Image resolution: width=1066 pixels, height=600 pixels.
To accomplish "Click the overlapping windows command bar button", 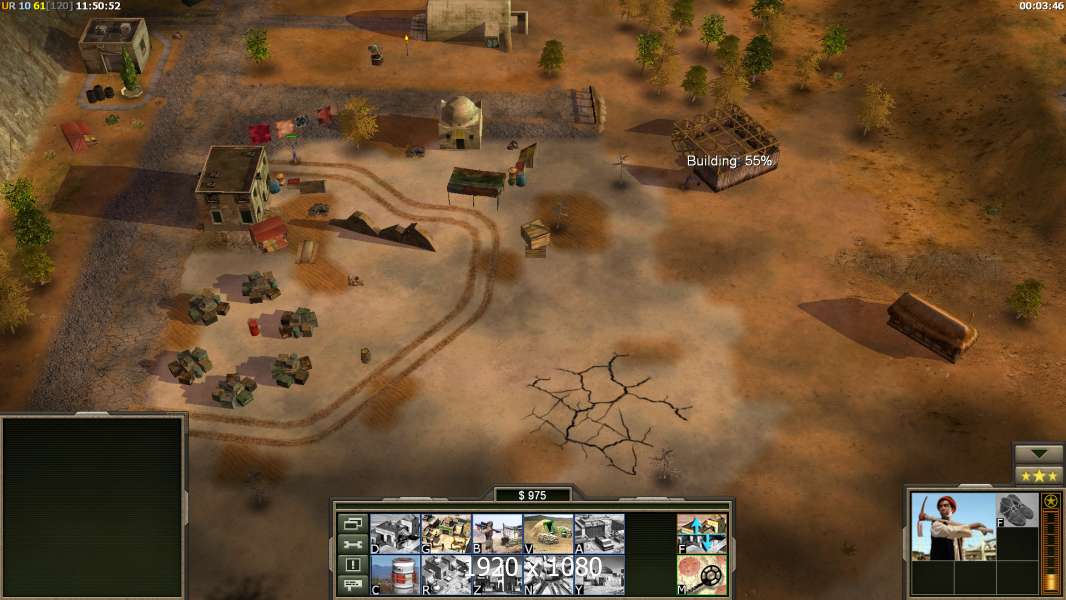I will click(x=352, y=523).
